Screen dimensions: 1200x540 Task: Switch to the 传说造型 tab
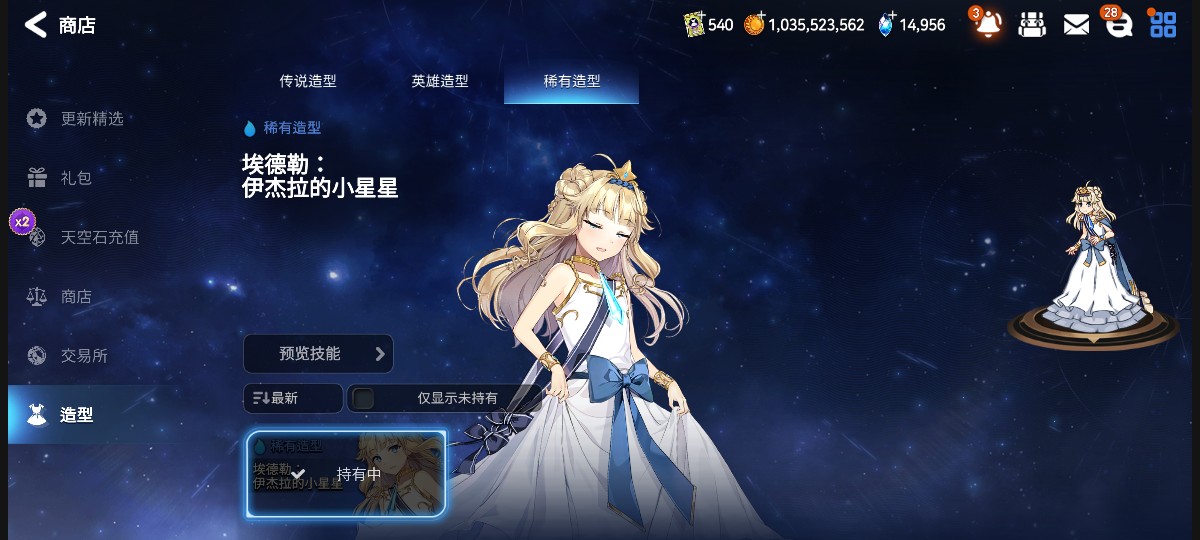[x=308, y=82]
